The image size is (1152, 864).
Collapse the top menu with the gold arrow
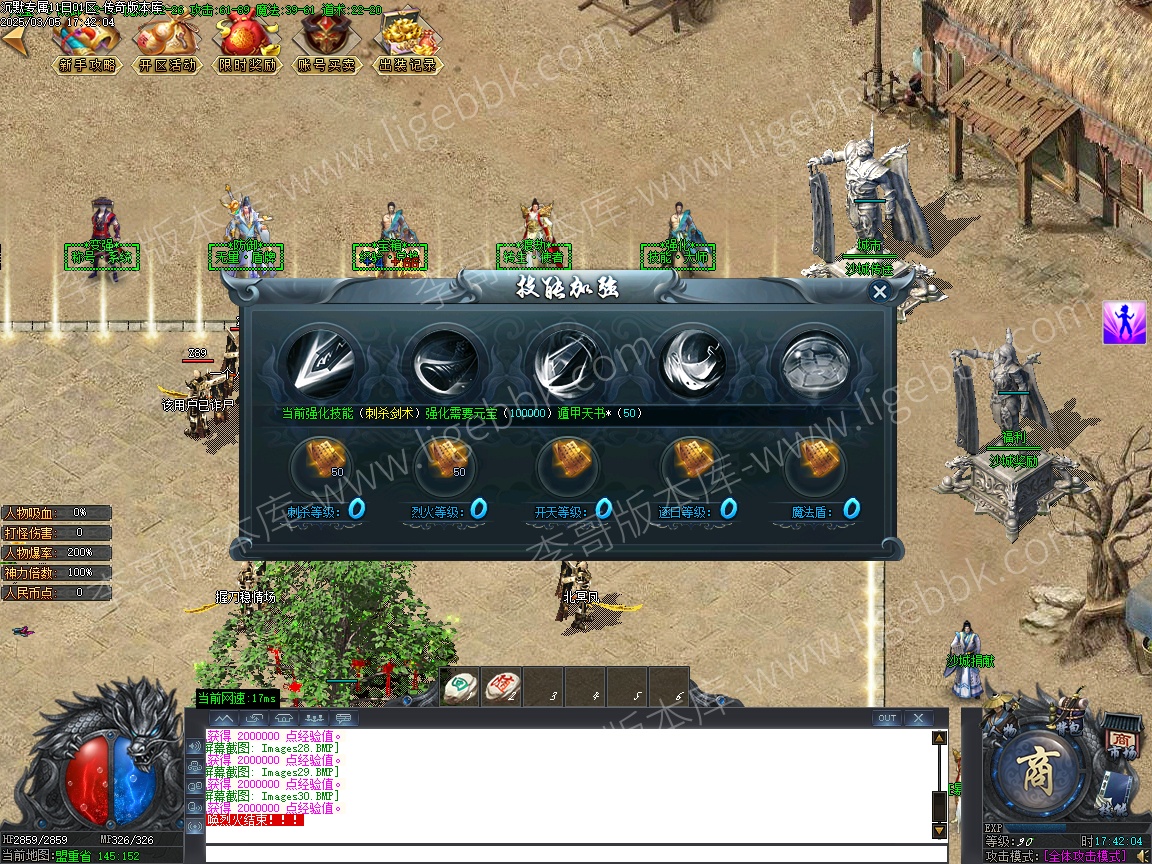point(14,42)
